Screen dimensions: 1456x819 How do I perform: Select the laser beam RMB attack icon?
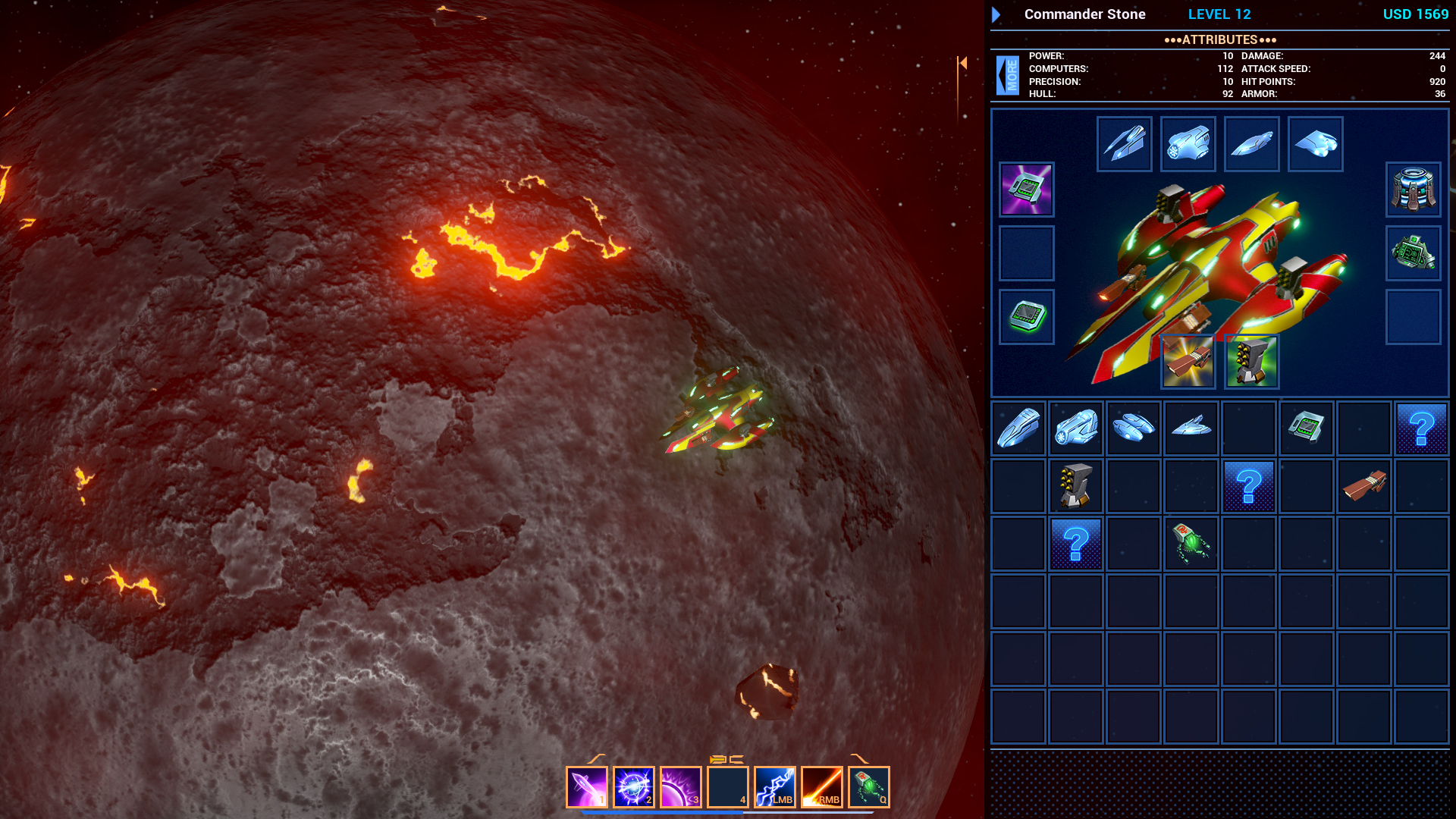821,786
